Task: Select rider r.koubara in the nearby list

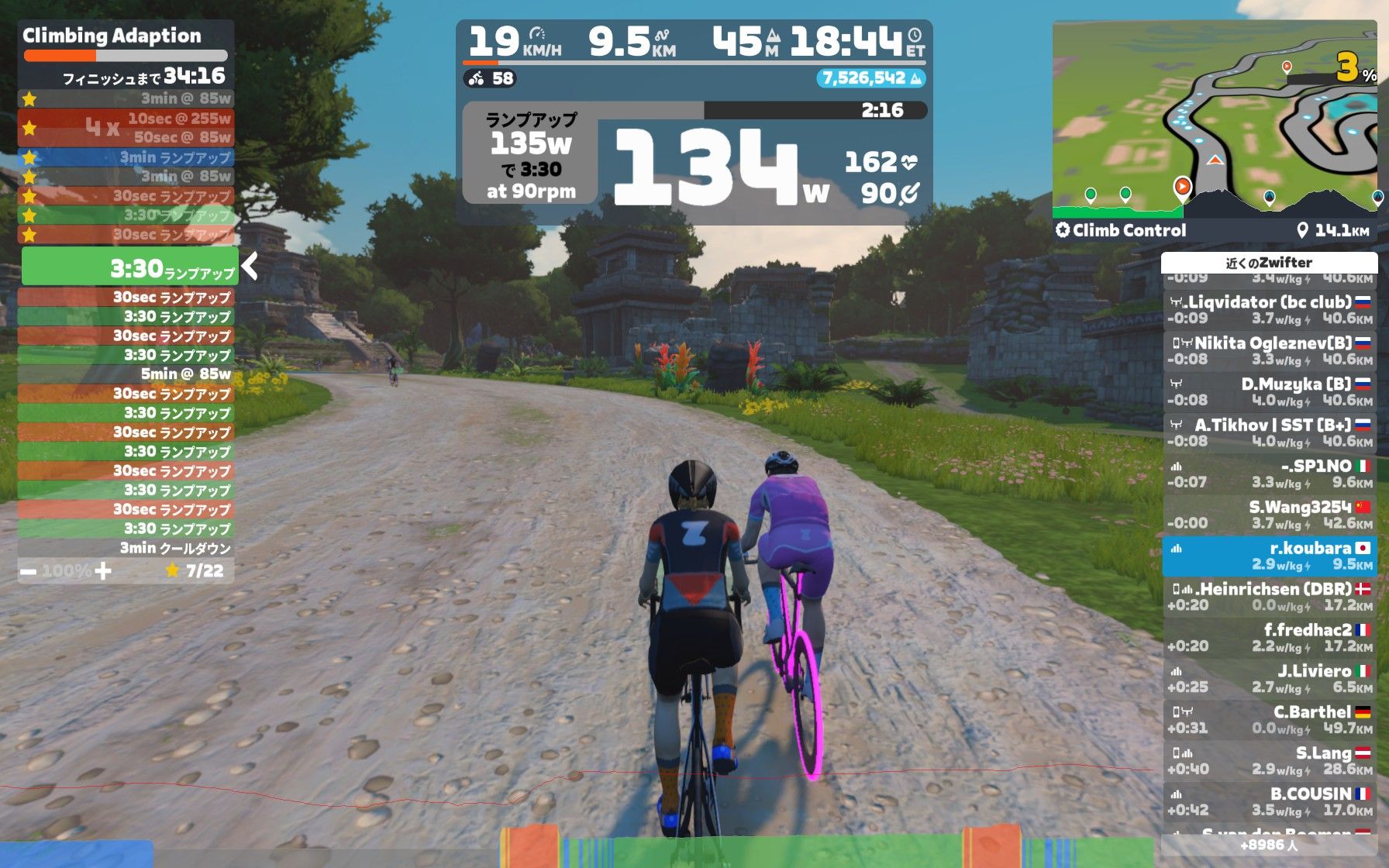Action: pyautogui.click(x=1269, y=556)
